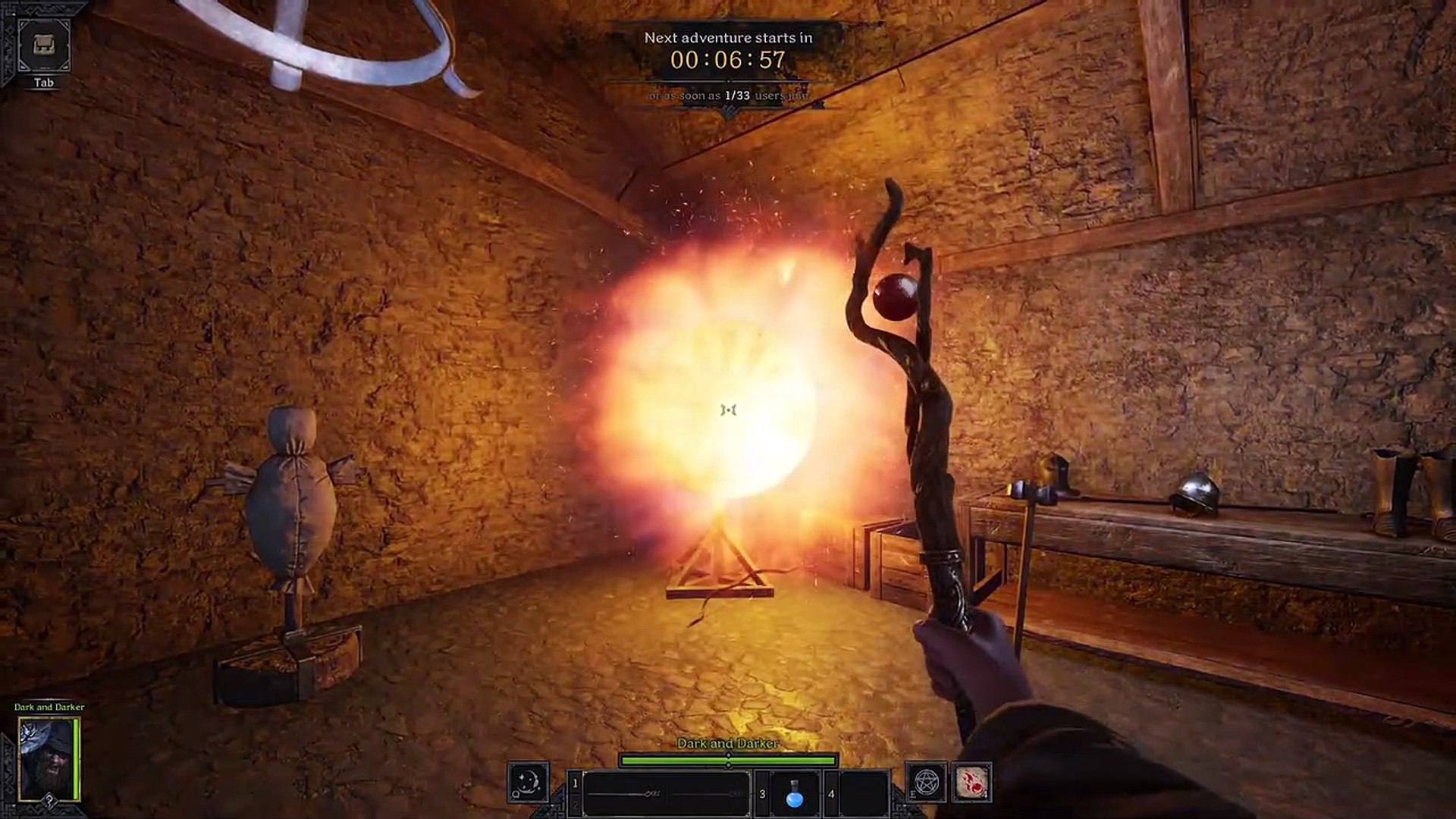Activate the moon and stars skill

pos(528,782)
